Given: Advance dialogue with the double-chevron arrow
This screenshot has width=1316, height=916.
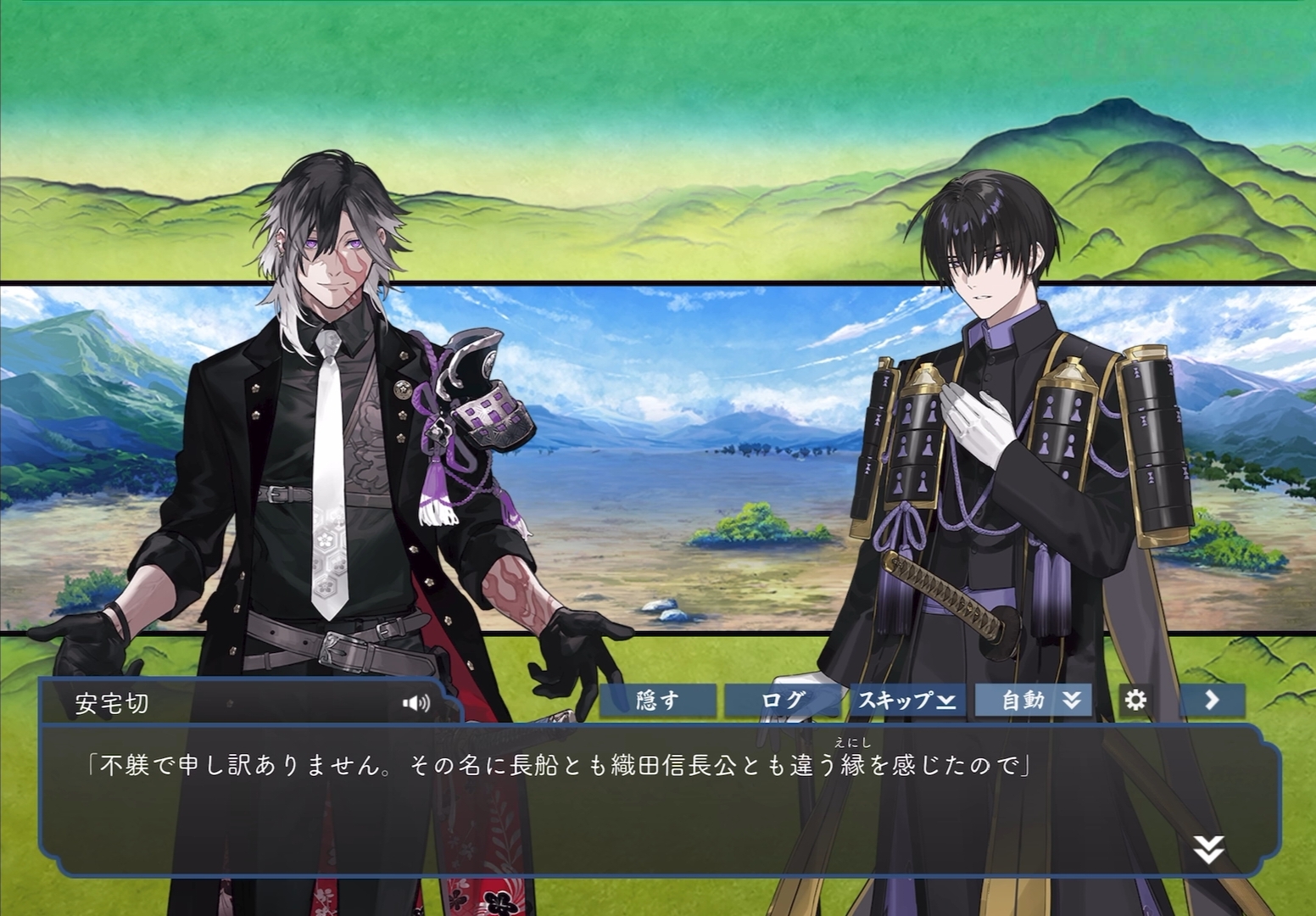Looking at the screenshot, I should (x=1208, y=849).
